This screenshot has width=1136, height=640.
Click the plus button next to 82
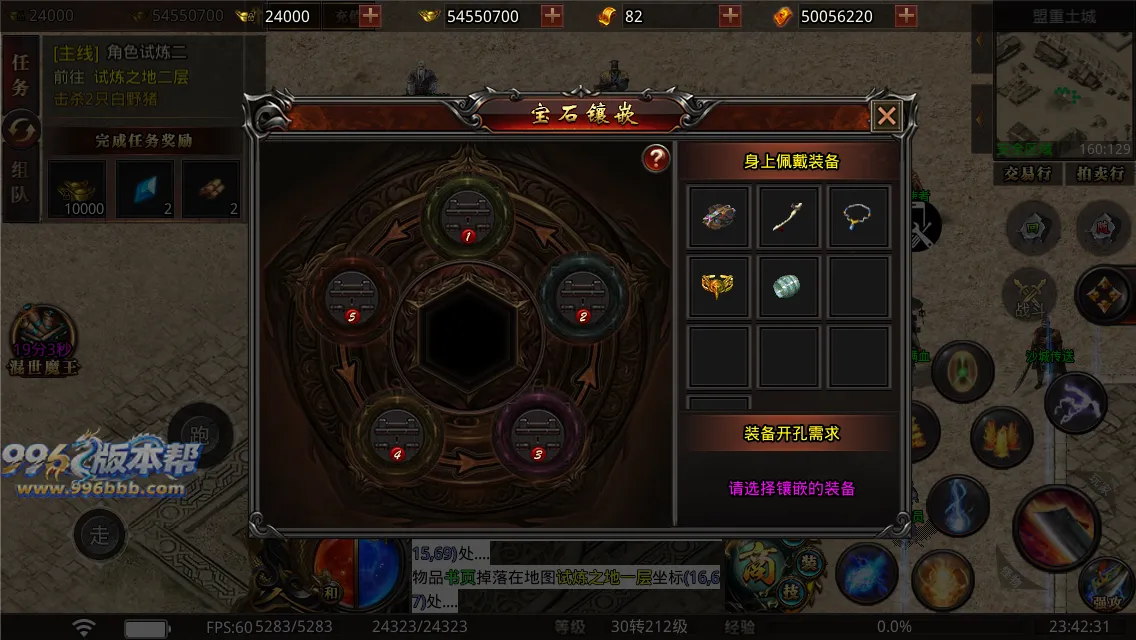point(731,16)
